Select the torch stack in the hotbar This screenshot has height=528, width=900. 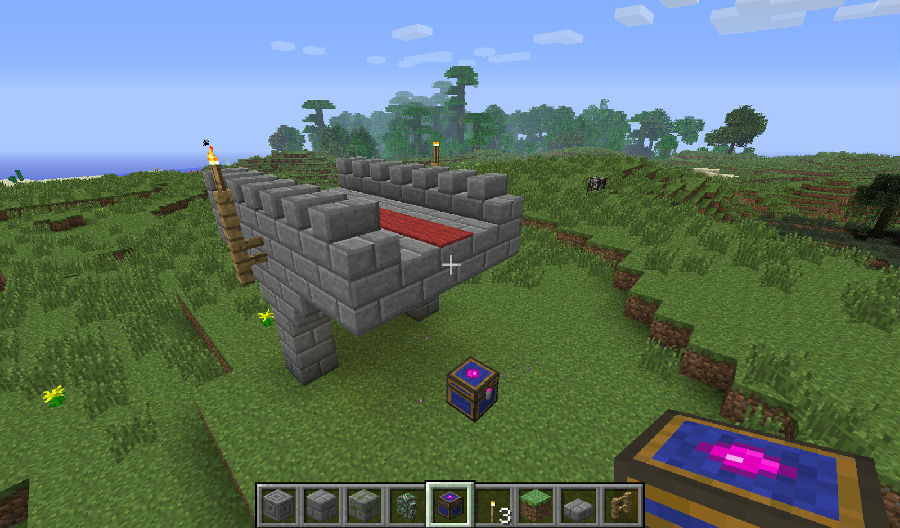click(x=492, y=504)
